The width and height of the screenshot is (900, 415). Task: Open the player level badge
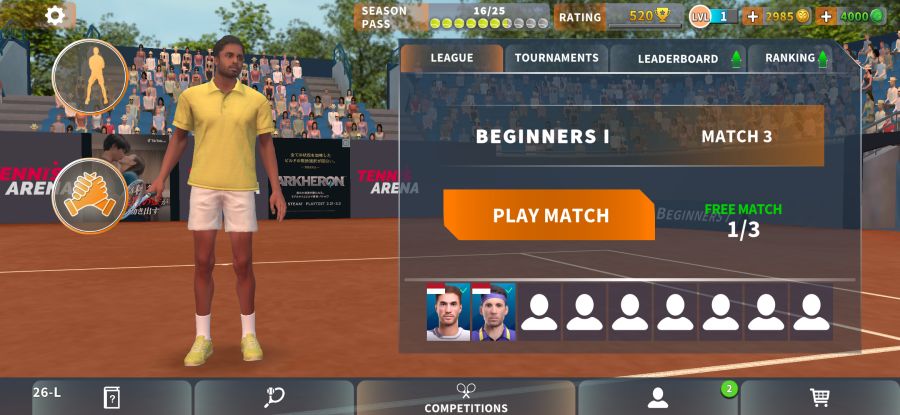pyautogui.click(x=713, y=16)
